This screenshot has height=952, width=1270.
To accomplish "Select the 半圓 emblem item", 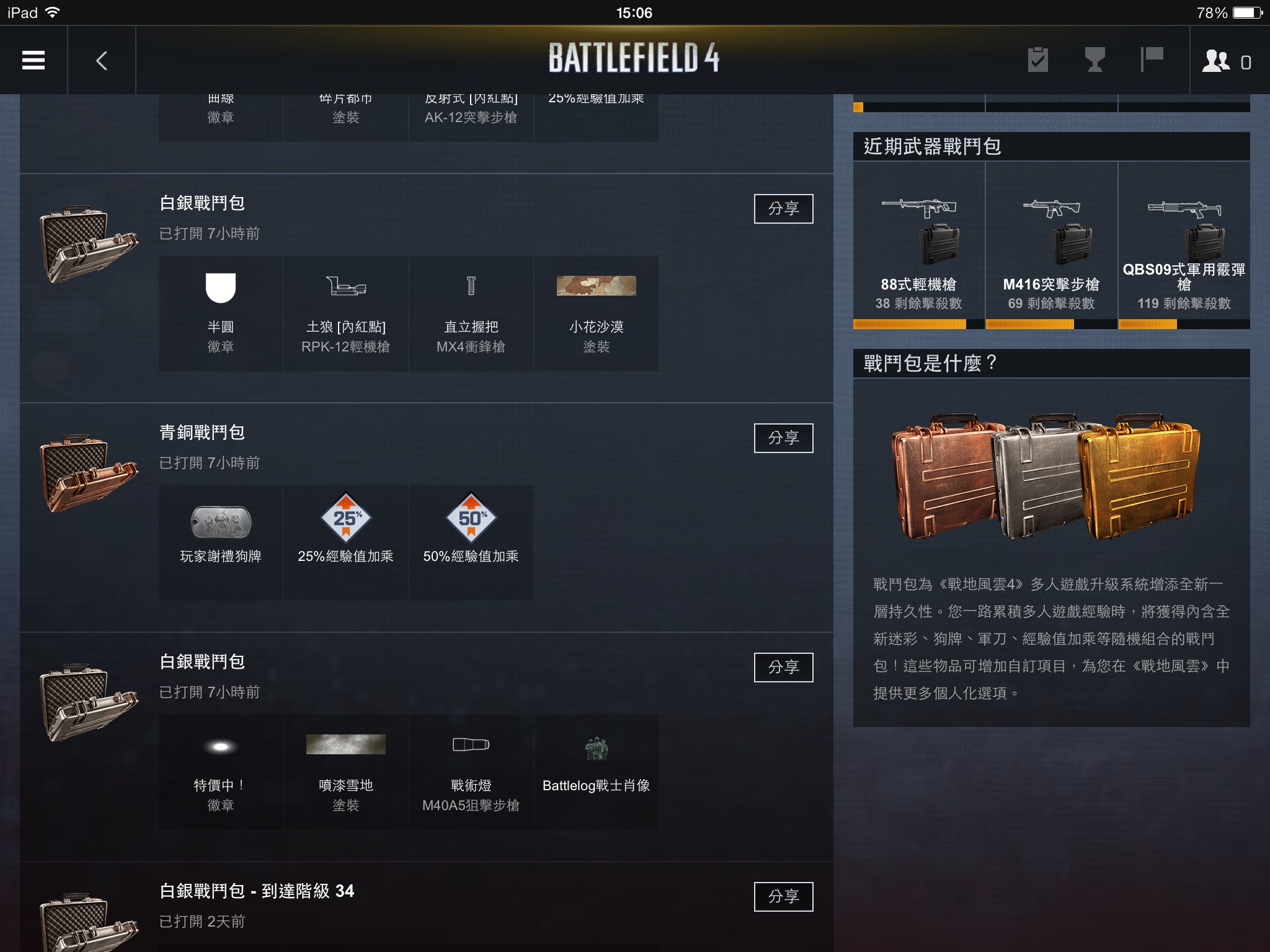I will pos(221,314).
